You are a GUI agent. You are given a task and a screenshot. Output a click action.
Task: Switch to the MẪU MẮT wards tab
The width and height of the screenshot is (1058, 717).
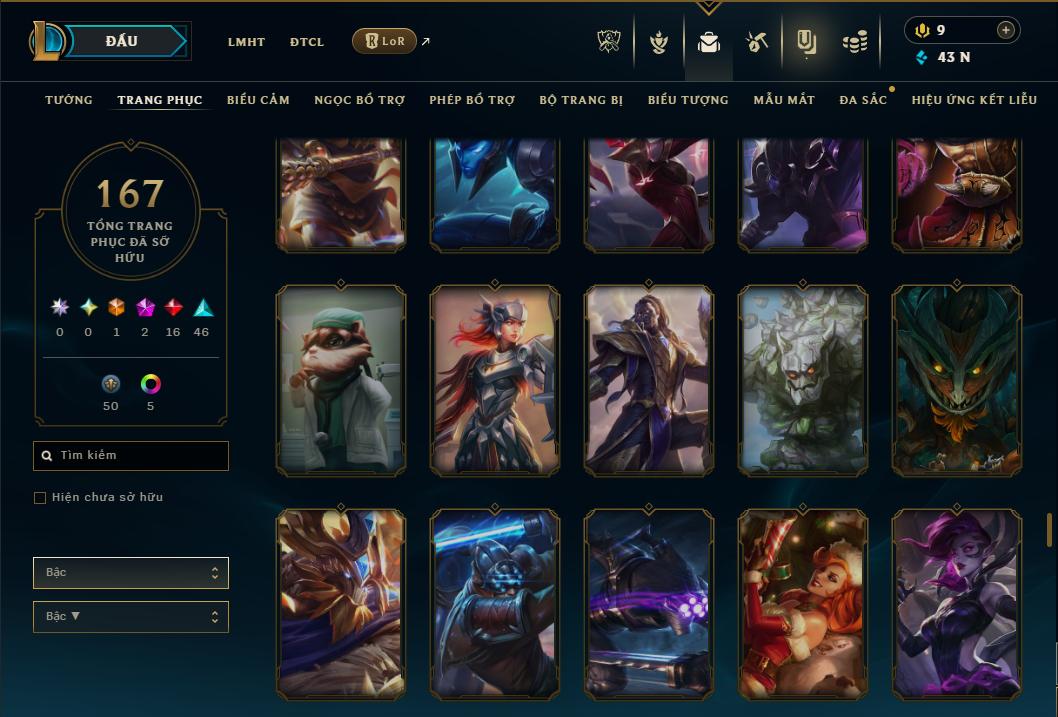point(784,100)
